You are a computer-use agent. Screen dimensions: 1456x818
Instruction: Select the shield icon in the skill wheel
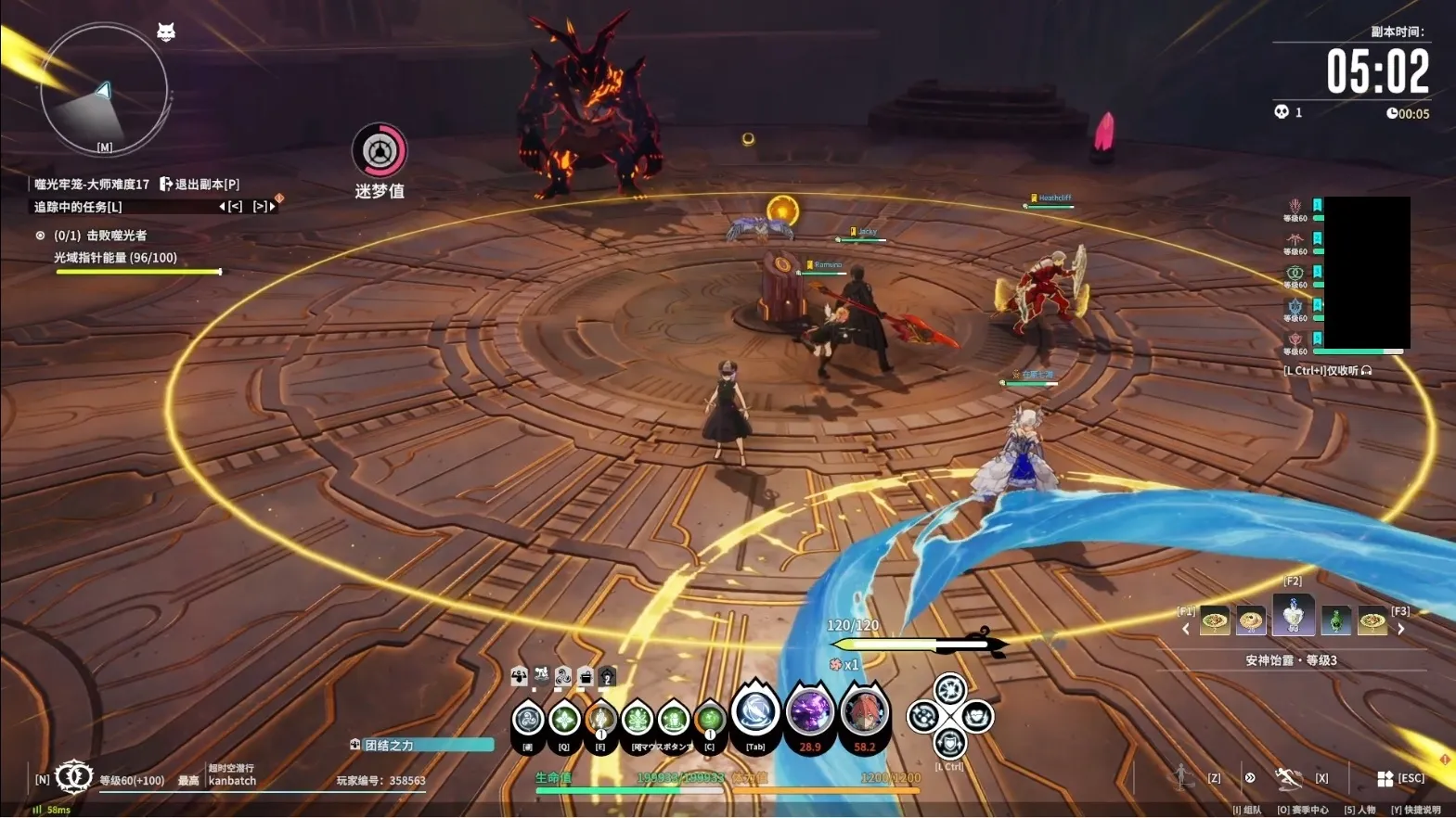tap(949, 743)
